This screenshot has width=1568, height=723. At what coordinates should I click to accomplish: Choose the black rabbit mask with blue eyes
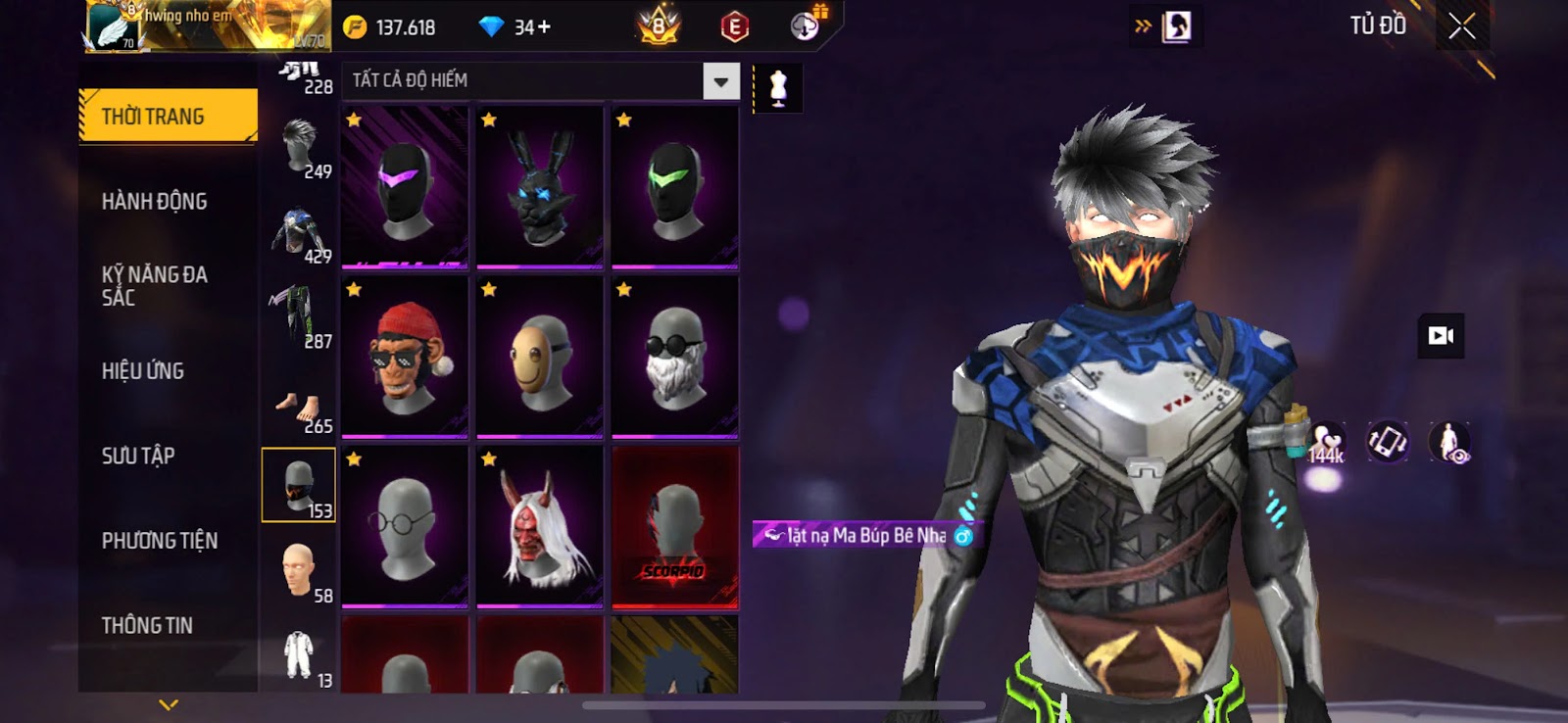tap(540, 186)
